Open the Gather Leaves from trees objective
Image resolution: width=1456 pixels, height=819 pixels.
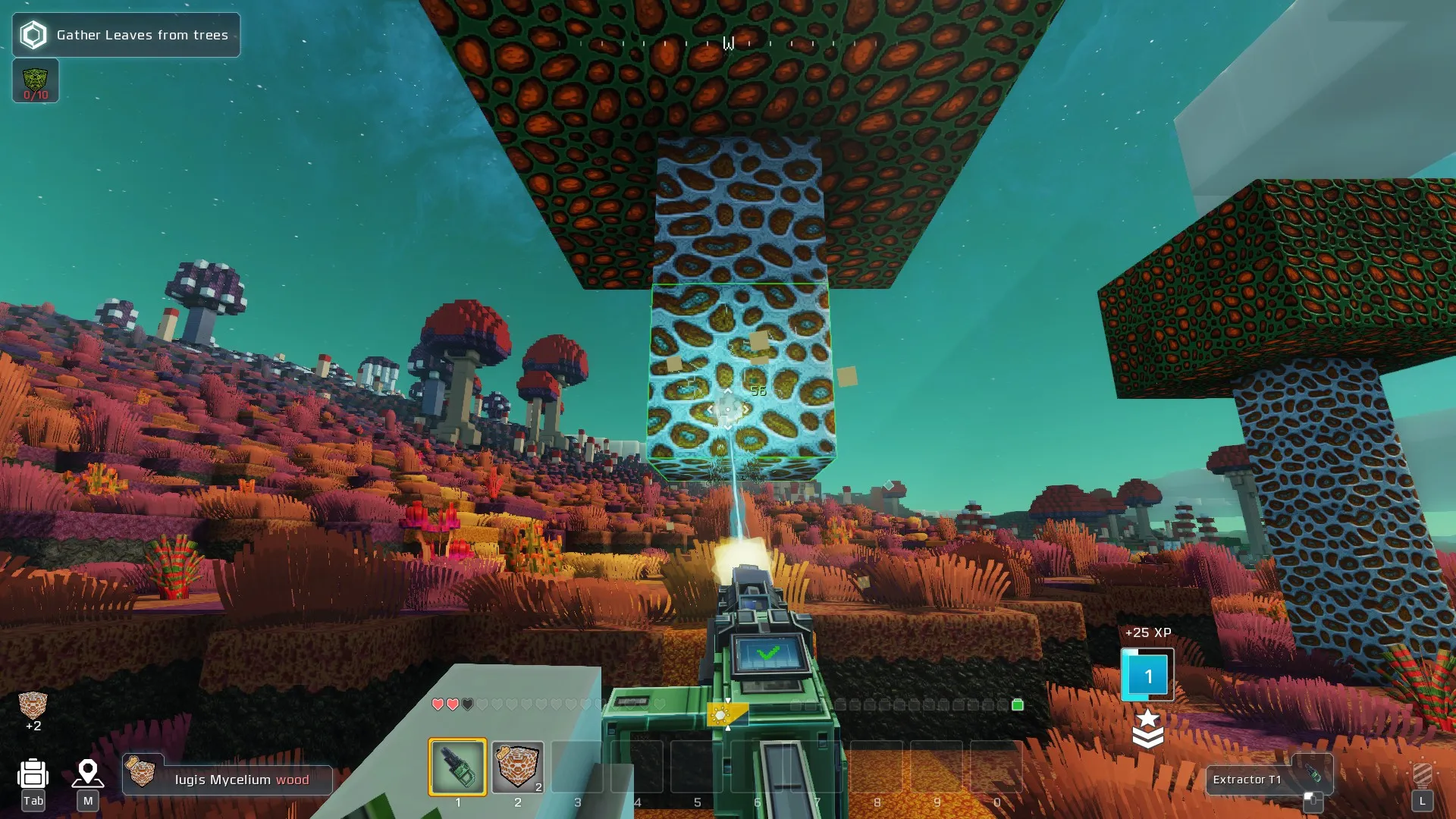tap(126, 35)
